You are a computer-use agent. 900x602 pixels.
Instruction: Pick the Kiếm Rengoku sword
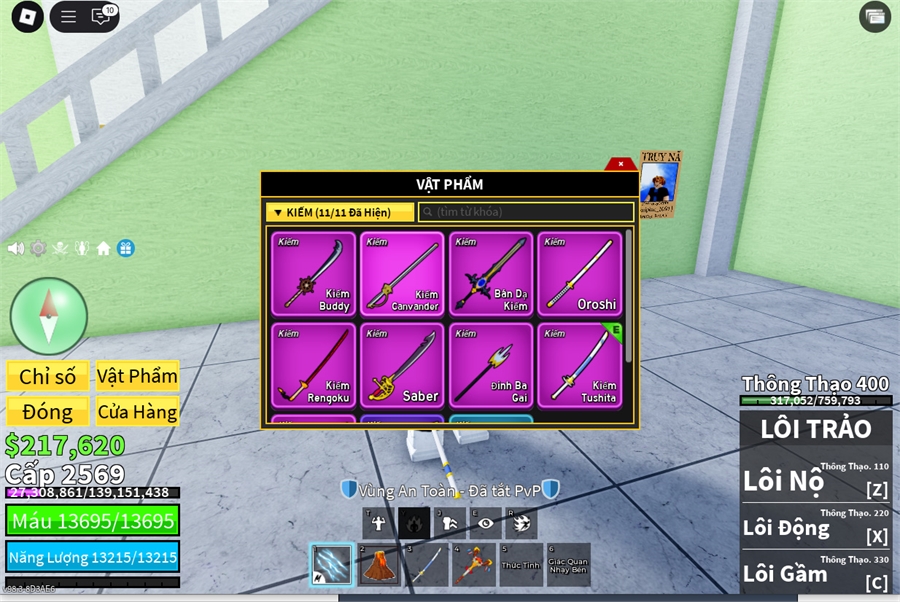click(x=313, y=364)
